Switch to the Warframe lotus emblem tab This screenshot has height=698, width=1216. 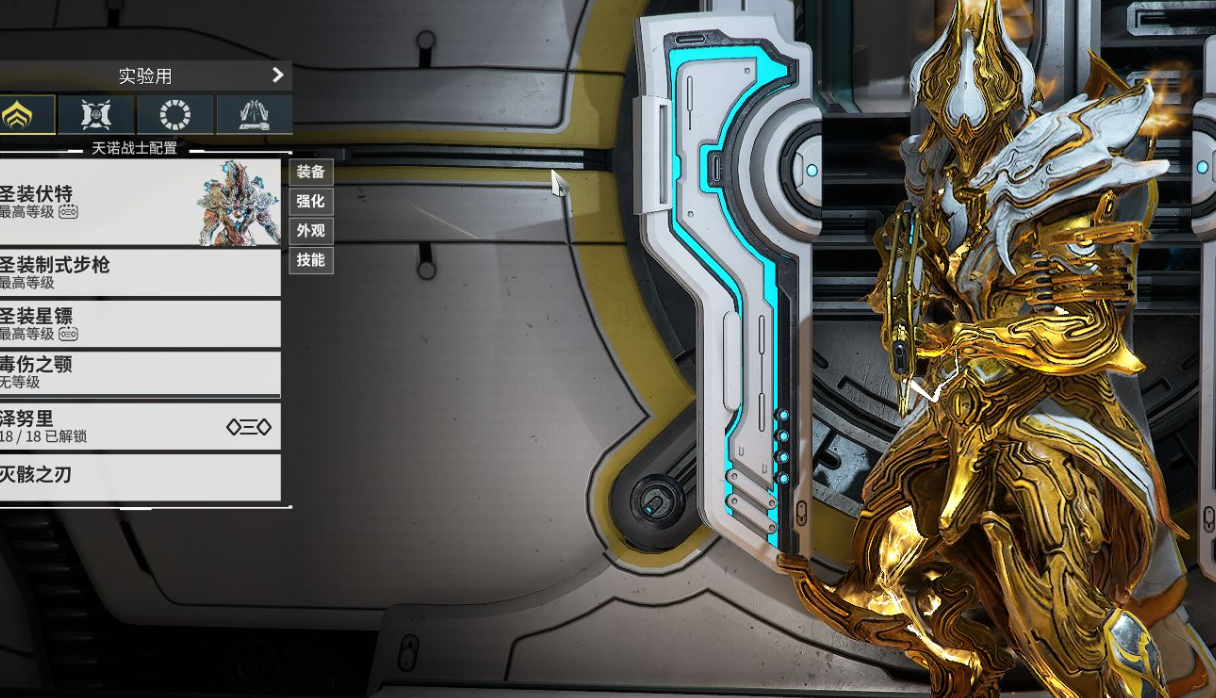pos(18,115)
